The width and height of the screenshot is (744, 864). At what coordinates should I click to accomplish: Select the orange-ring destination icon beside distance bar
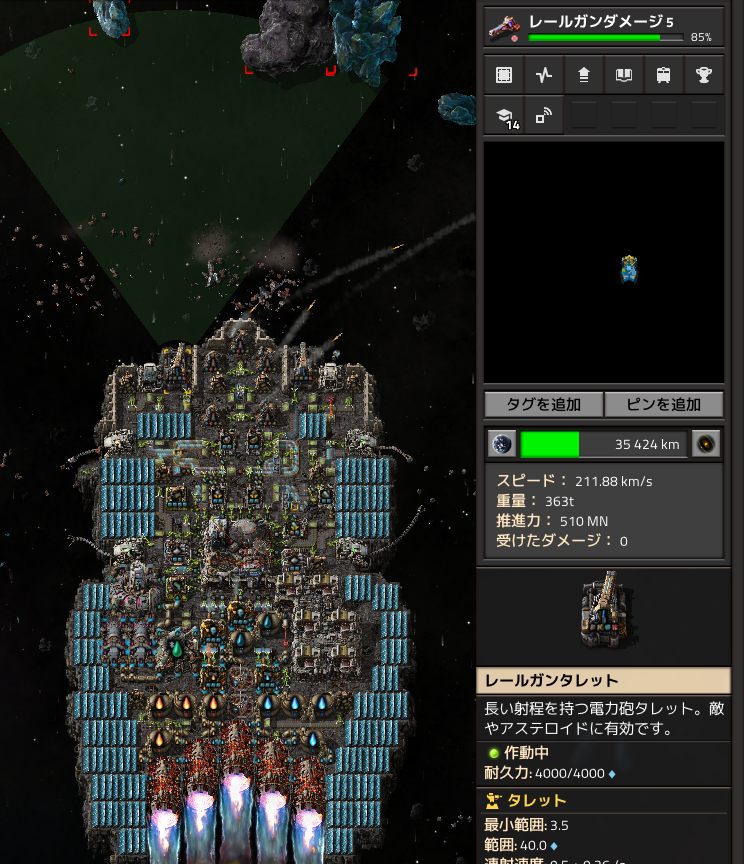point(707,444)
